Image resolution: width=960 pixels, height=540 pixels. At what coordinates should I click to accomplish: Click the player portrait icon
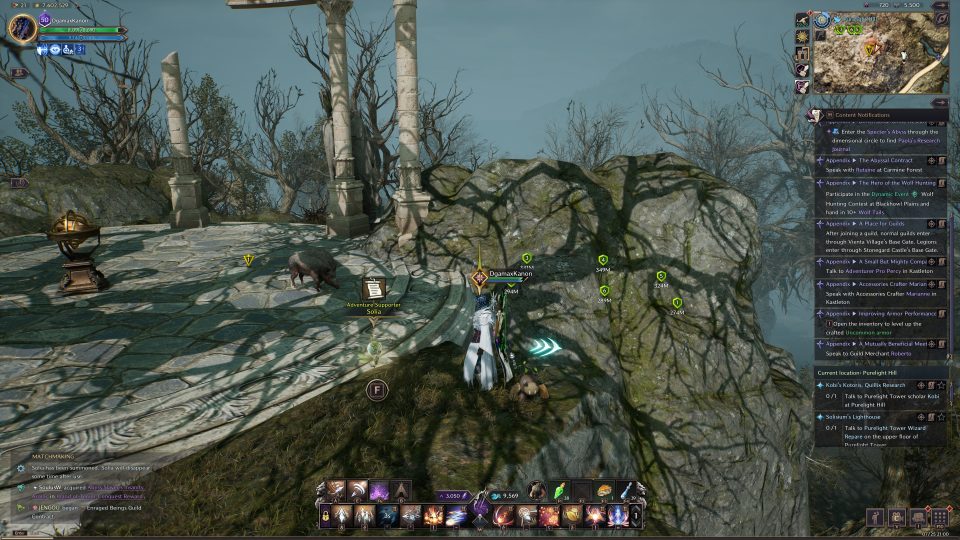(22, 29)
